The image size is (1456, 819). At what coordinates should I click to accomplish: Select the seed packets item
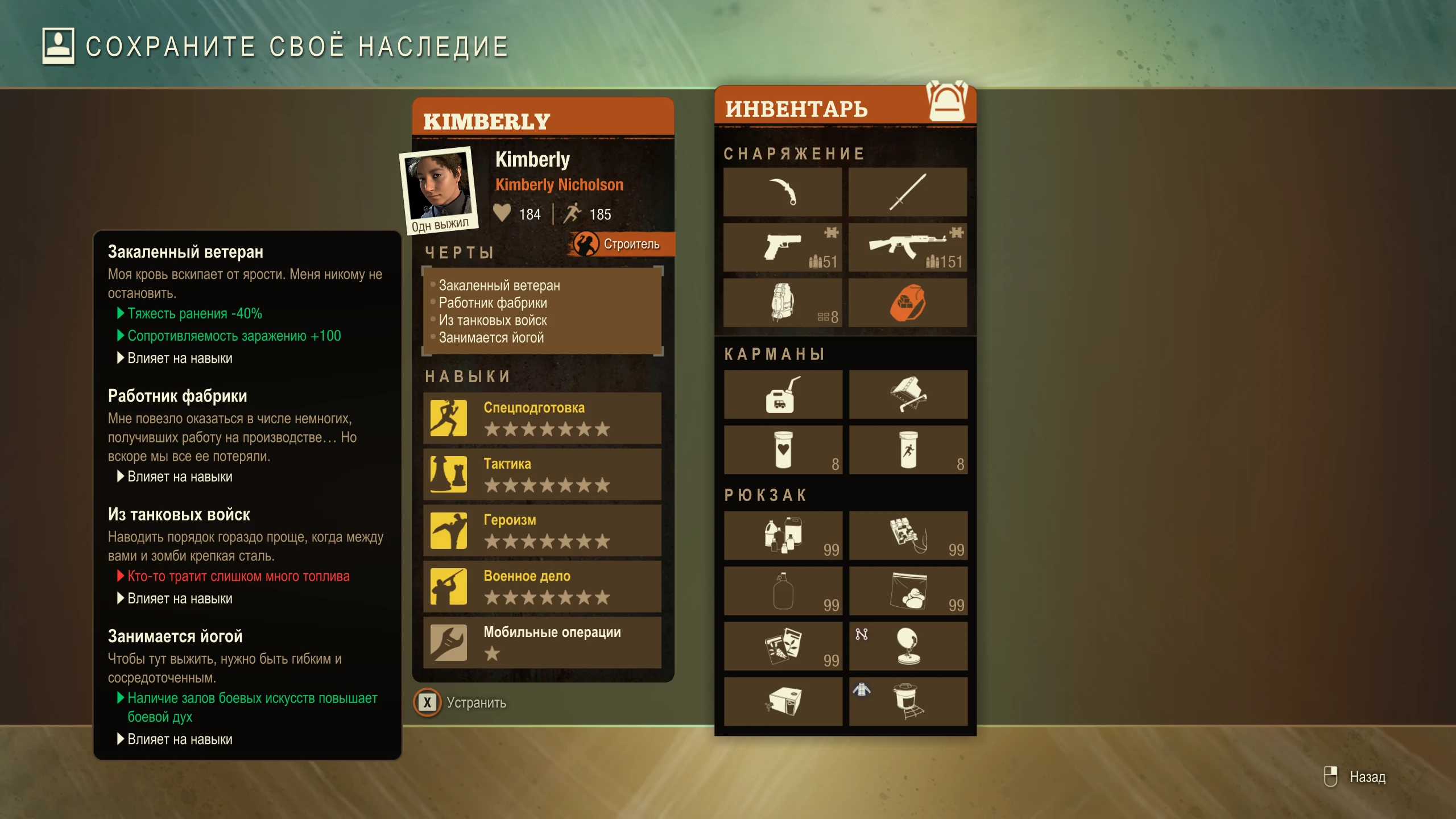point(783,646)
